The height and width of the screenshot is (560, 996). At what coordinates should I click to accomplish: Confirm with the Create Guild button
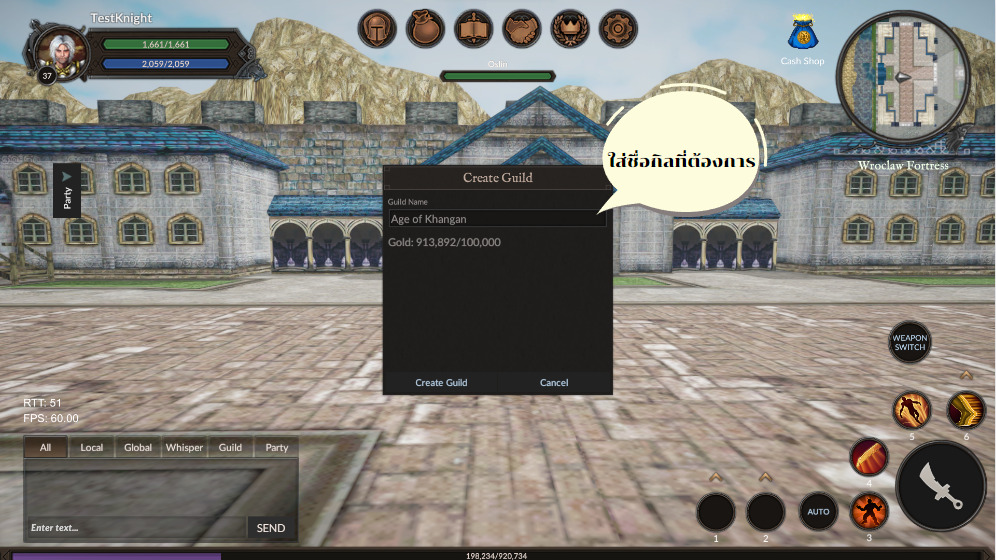pyautogui.click(x=441, y=383)
